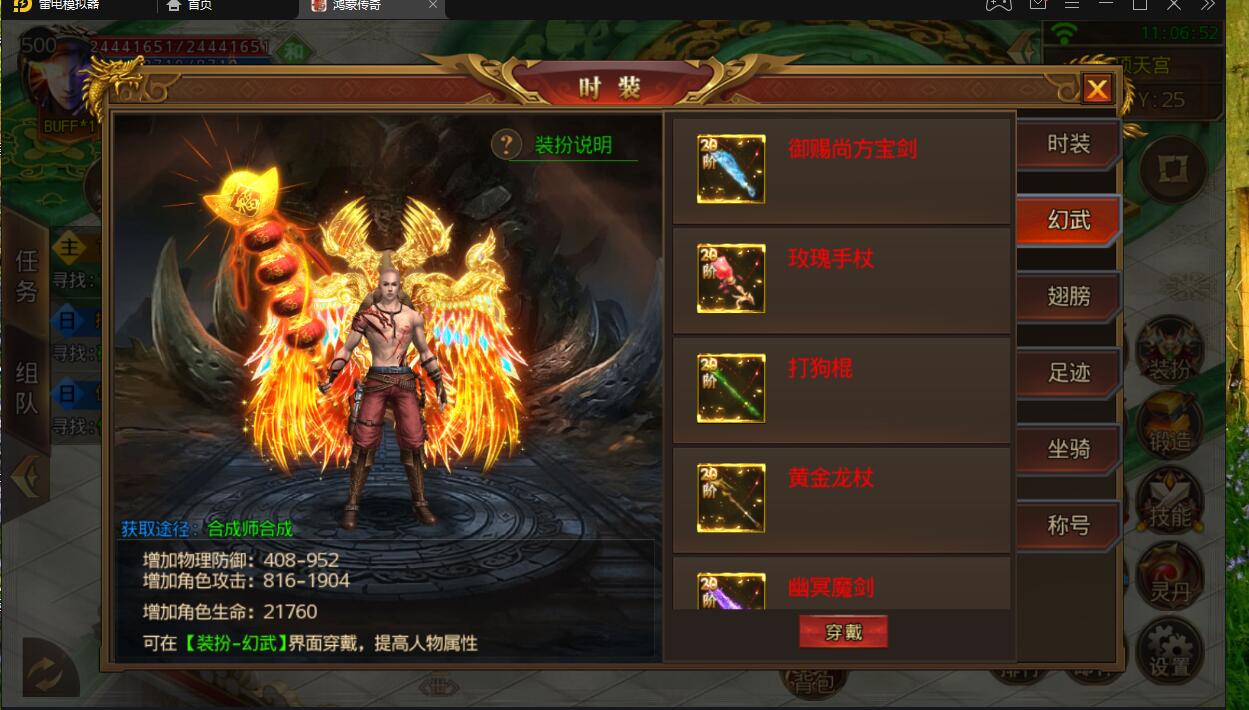Choose the 玫瑰手杖 rose staff entry
The width and height of the screenshot is (1249, 710).
(840, 280)
